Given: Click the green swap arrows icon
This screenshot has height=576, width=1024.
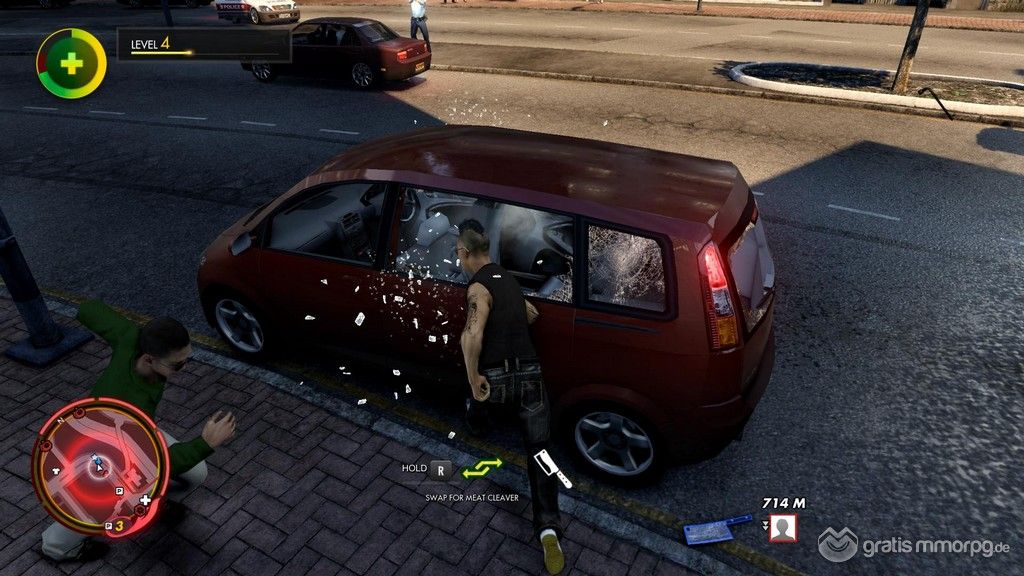Looking at the screenshot, I should click(x=482, y=468).
